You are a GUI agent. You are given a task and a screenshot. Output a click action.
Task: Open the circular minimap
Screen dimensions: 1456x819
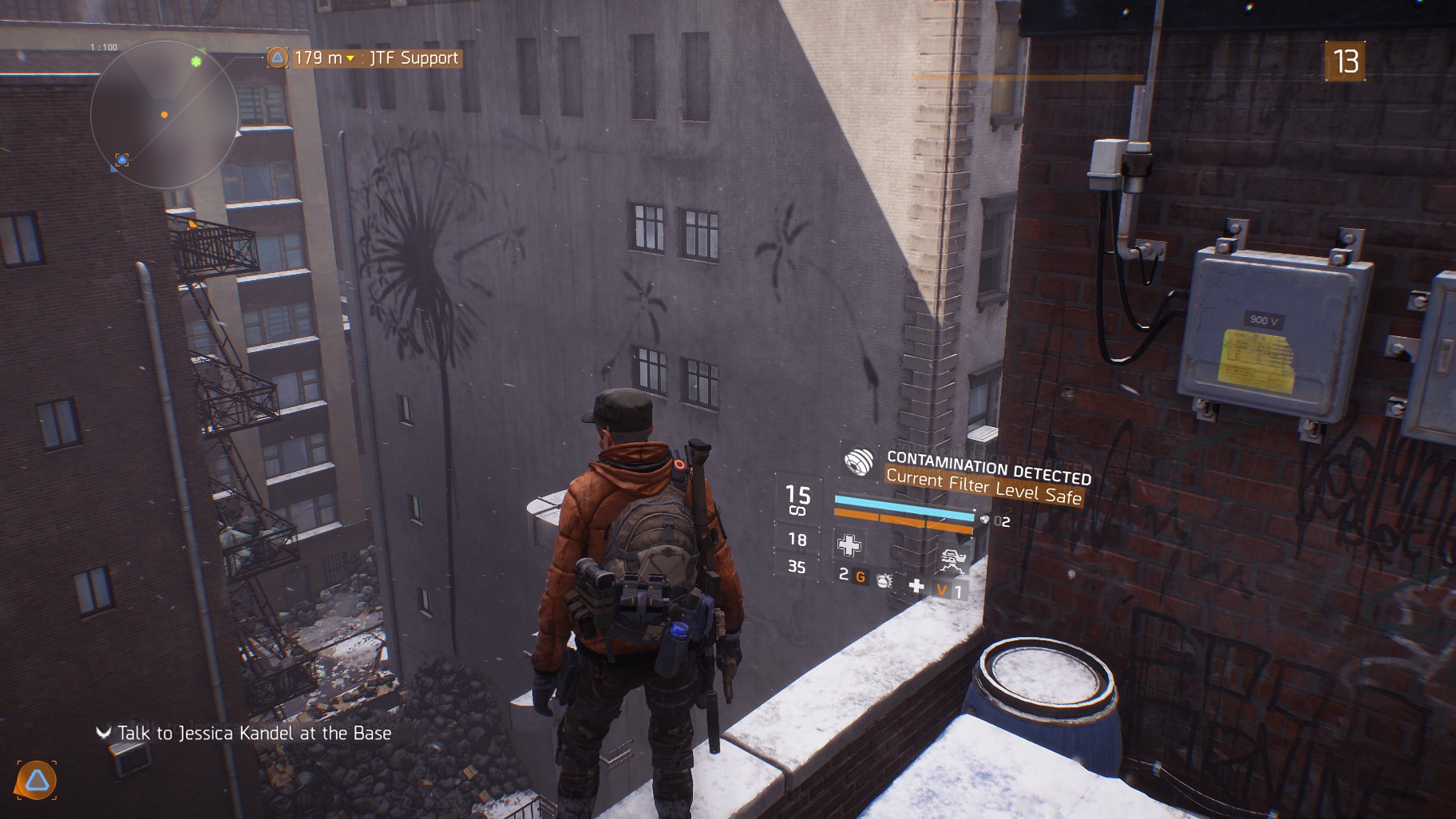(x=164, y=114)
